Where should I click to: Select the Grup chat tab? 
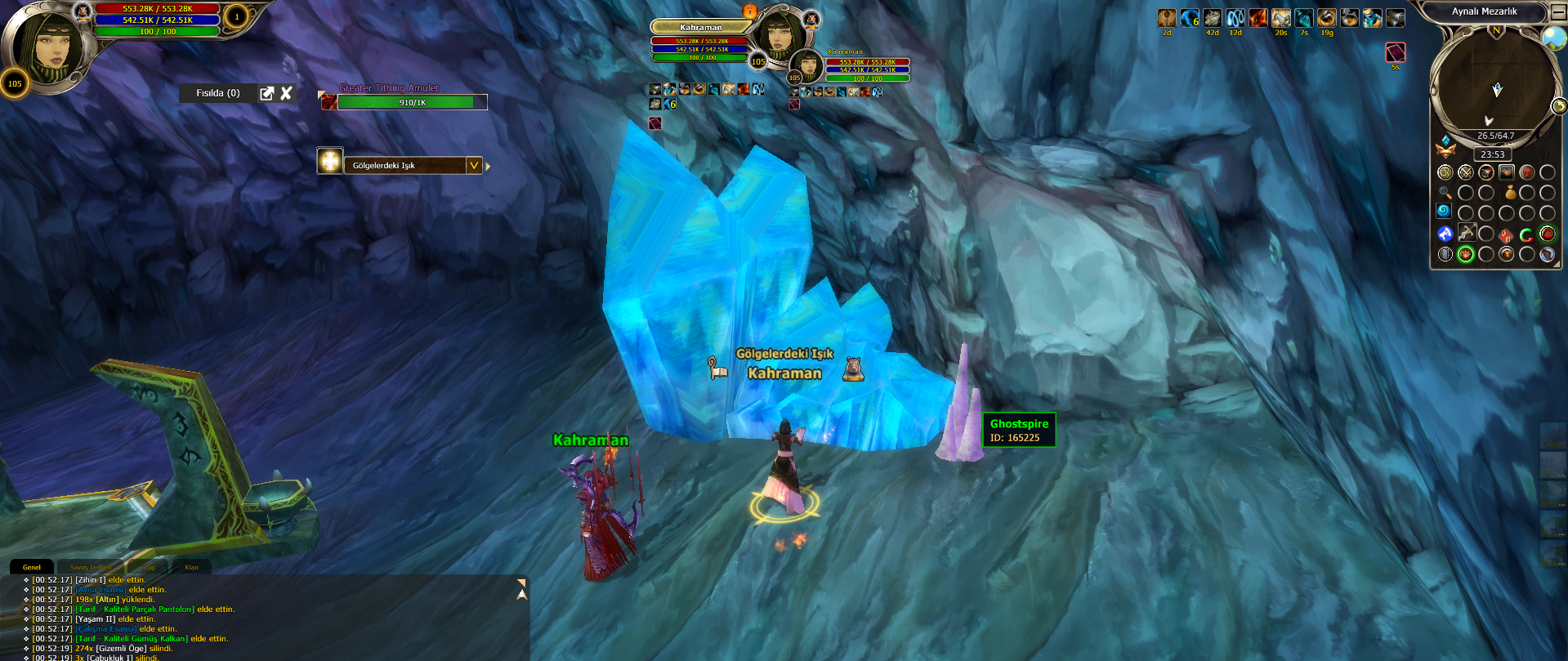(148, 567)
